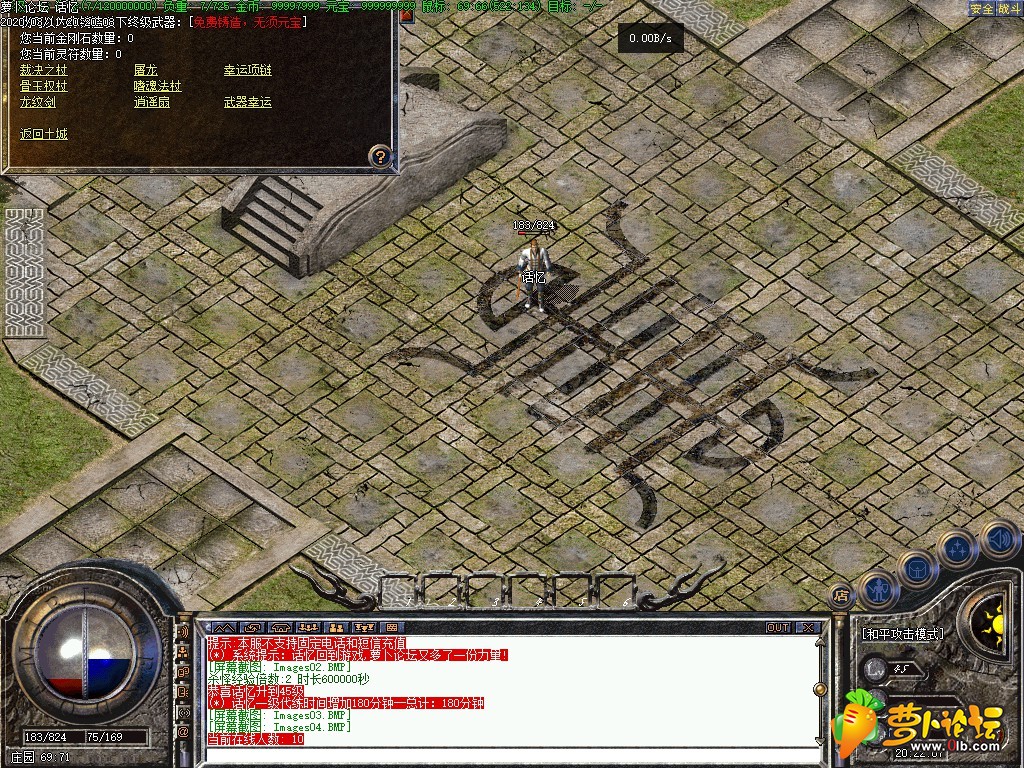Click the question mark help button
The height and width of the screenshot is (768, 1024).
click(x=379, y=156)
